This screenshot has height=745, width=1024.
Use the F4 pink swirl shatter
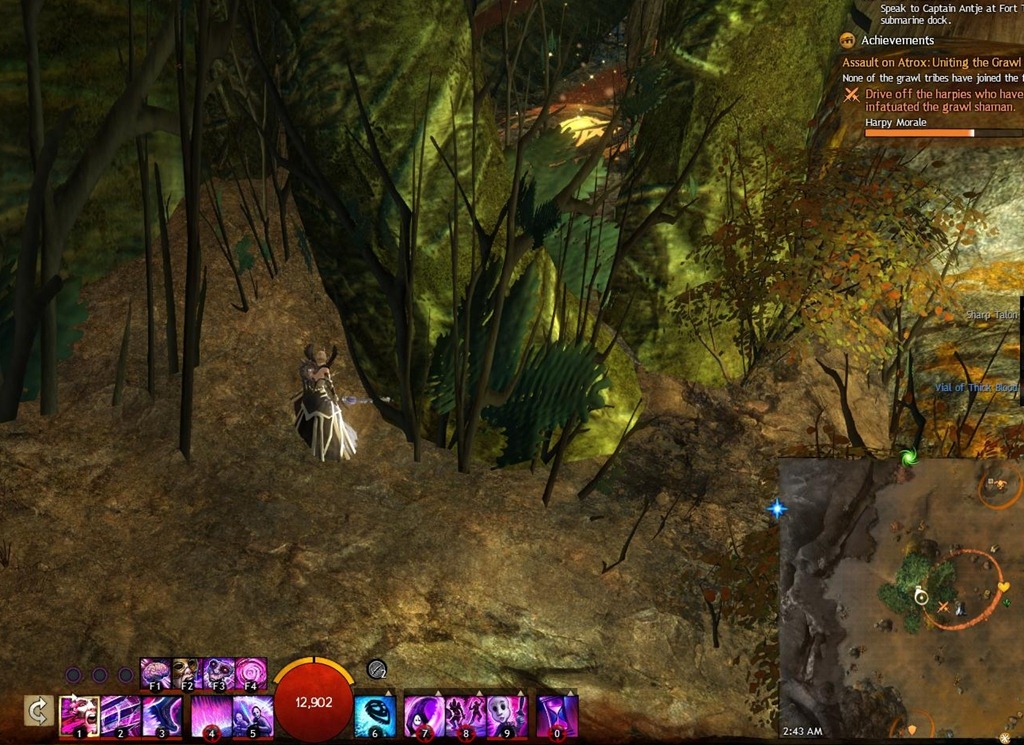point(251,671)
